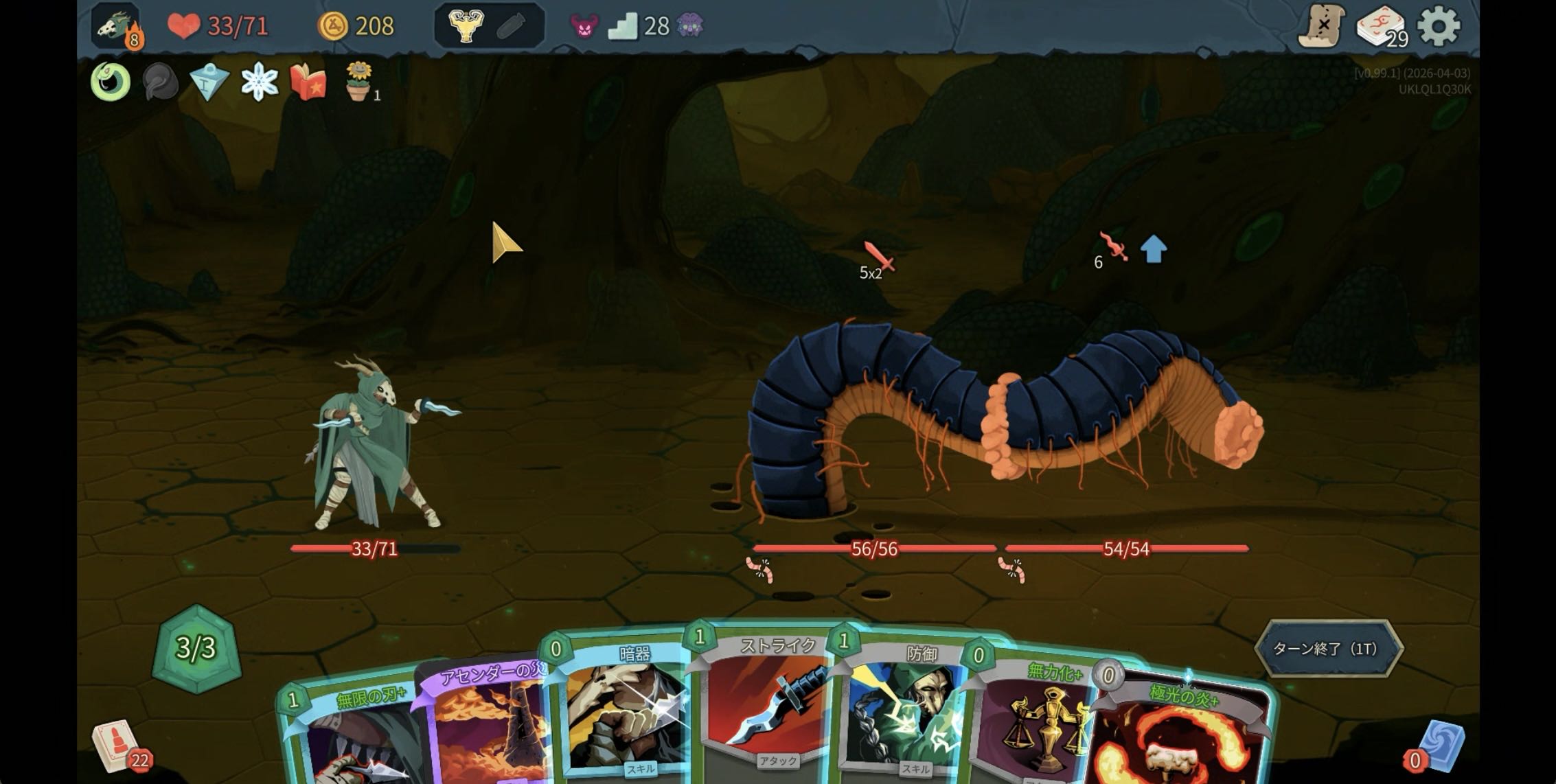Inspect the red book relic

(x=308, y=82)
